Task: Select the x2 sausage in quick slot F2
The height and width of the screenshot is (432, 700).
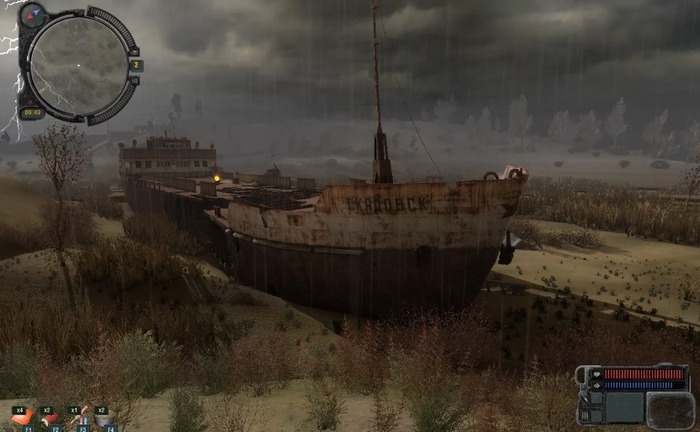Action: tap(50, 417)
